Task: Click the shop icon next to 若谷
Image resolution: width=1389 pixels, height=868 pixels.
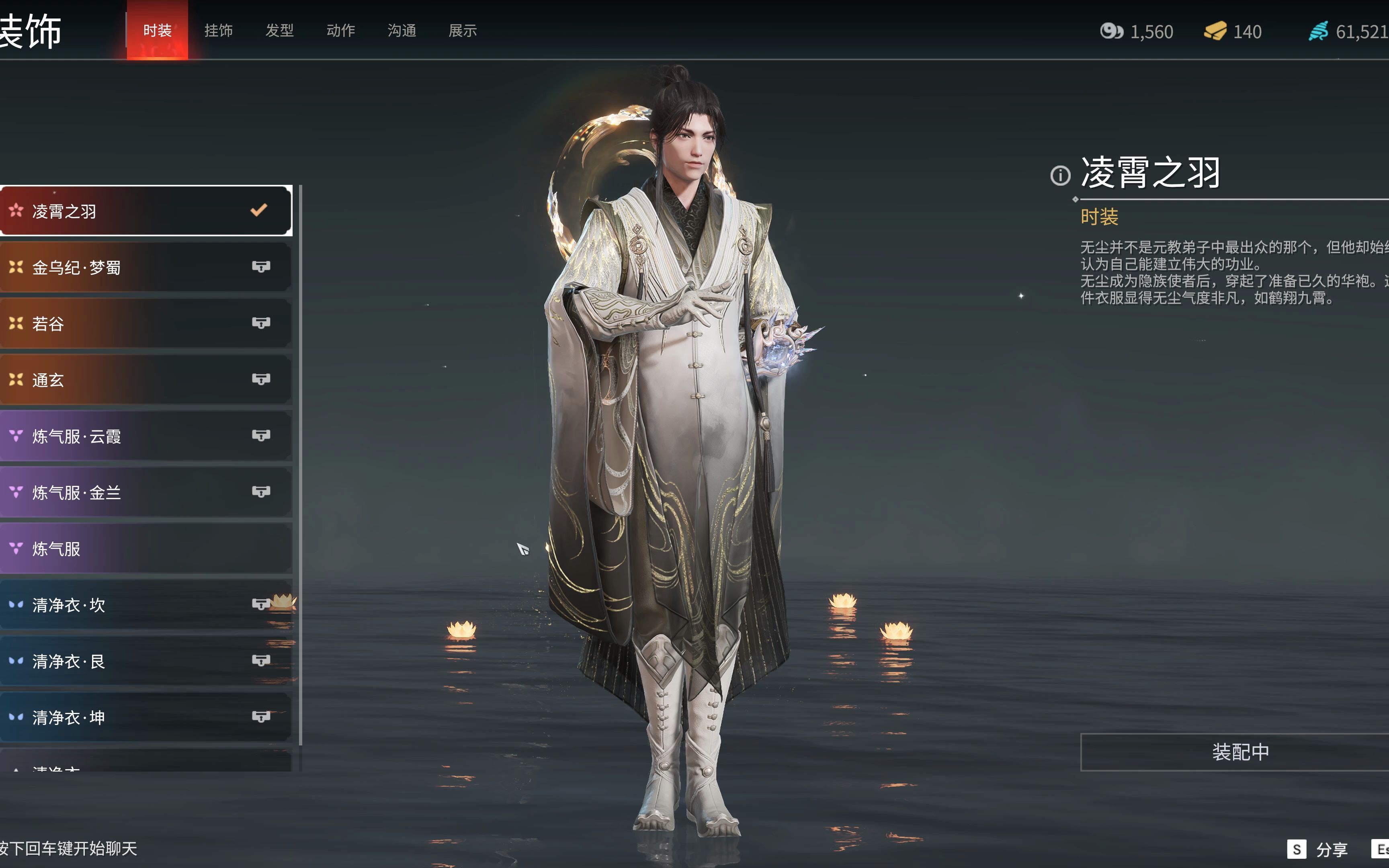Action: click(262, 323)
